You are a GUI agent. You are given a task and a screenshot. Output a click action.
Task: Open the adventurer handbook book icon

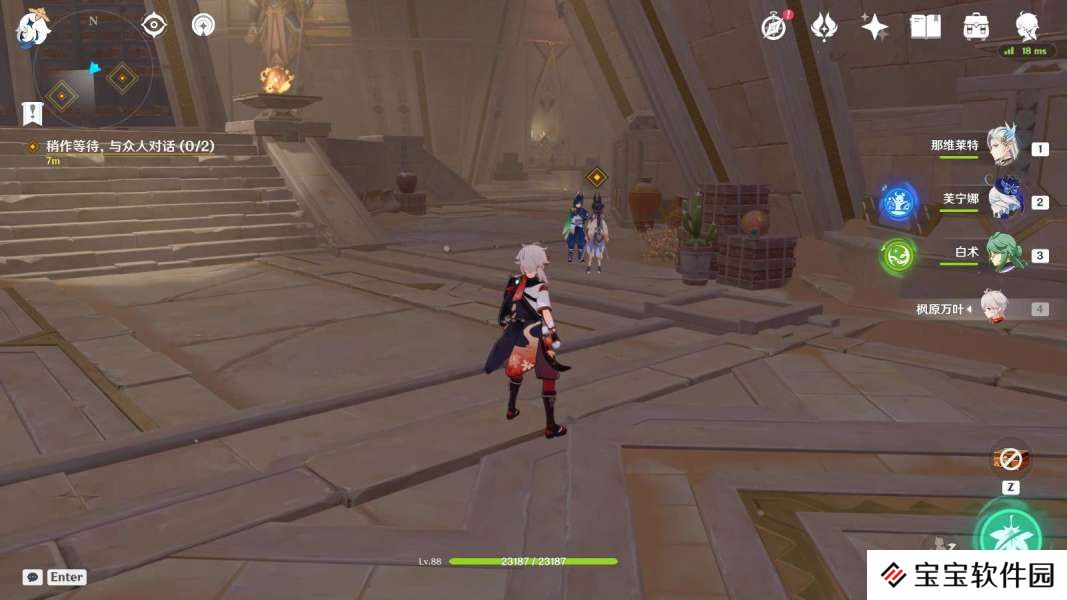[925, 27]
